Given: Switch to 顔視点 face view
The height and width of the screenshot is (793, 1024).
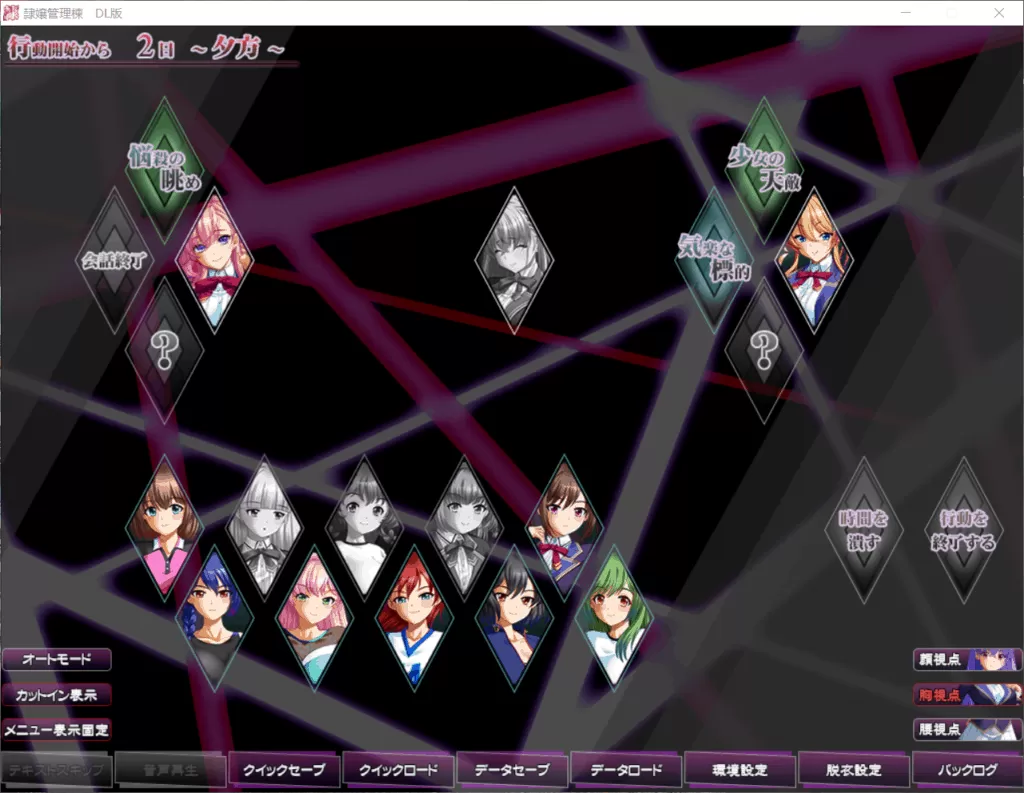Looking at the screenshot, I should [966, 660].
